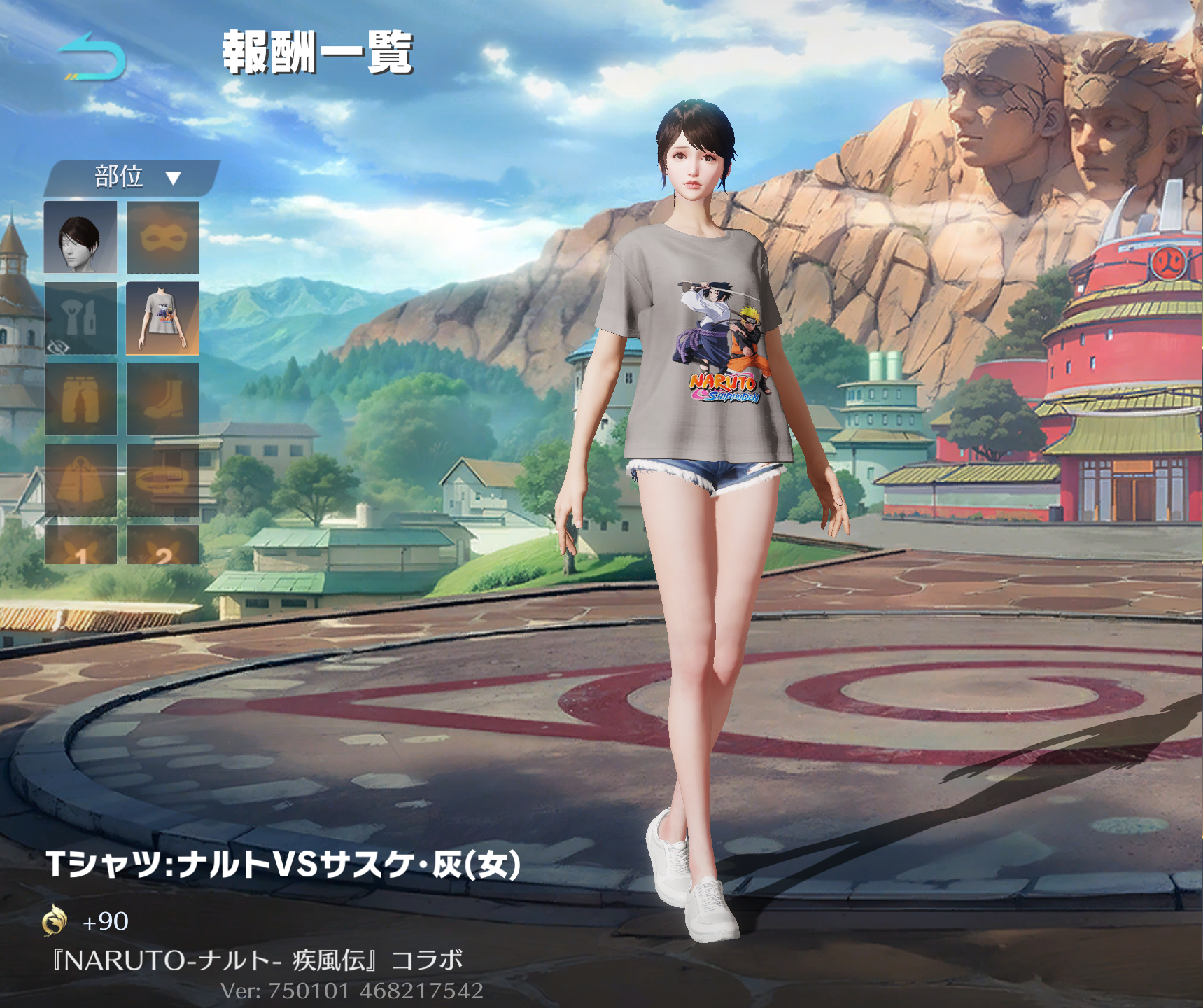Select the black hairstyle slot
This screenshot has width=1203, height=1008.
click(x=80, y=237)
